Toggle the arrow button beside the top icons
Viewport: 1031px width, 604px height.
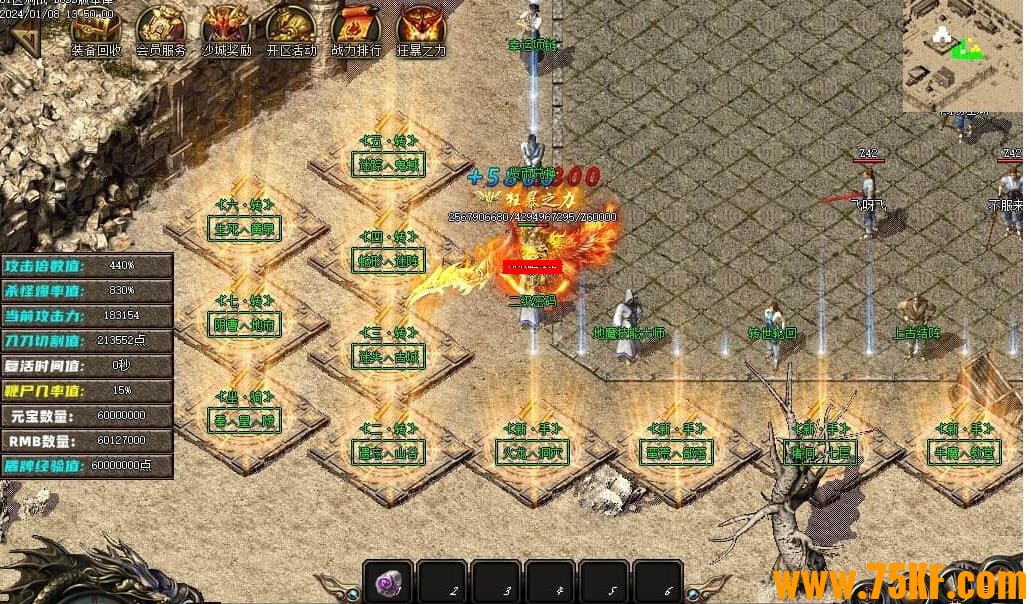[x=24, y=40]
